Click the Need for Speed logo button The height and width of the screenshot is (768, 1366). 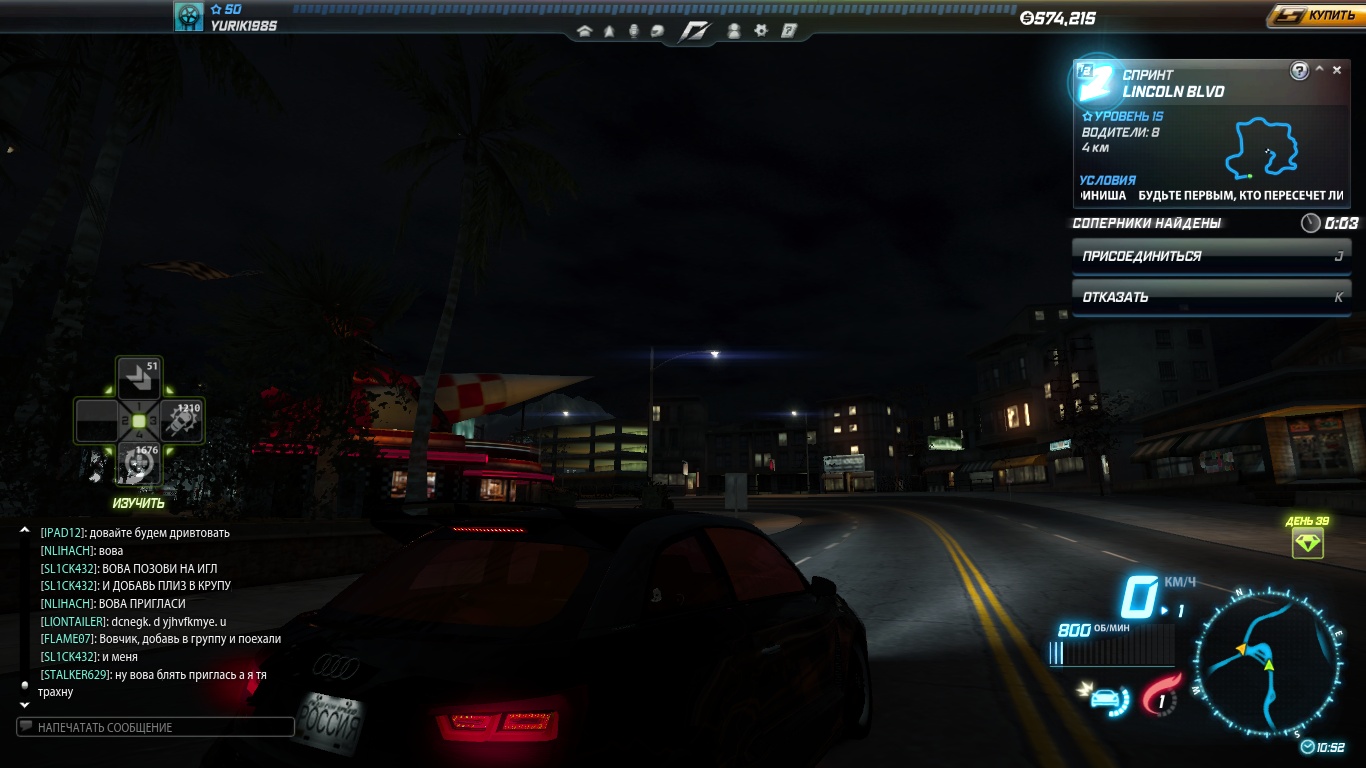click(x=694, y=31)
